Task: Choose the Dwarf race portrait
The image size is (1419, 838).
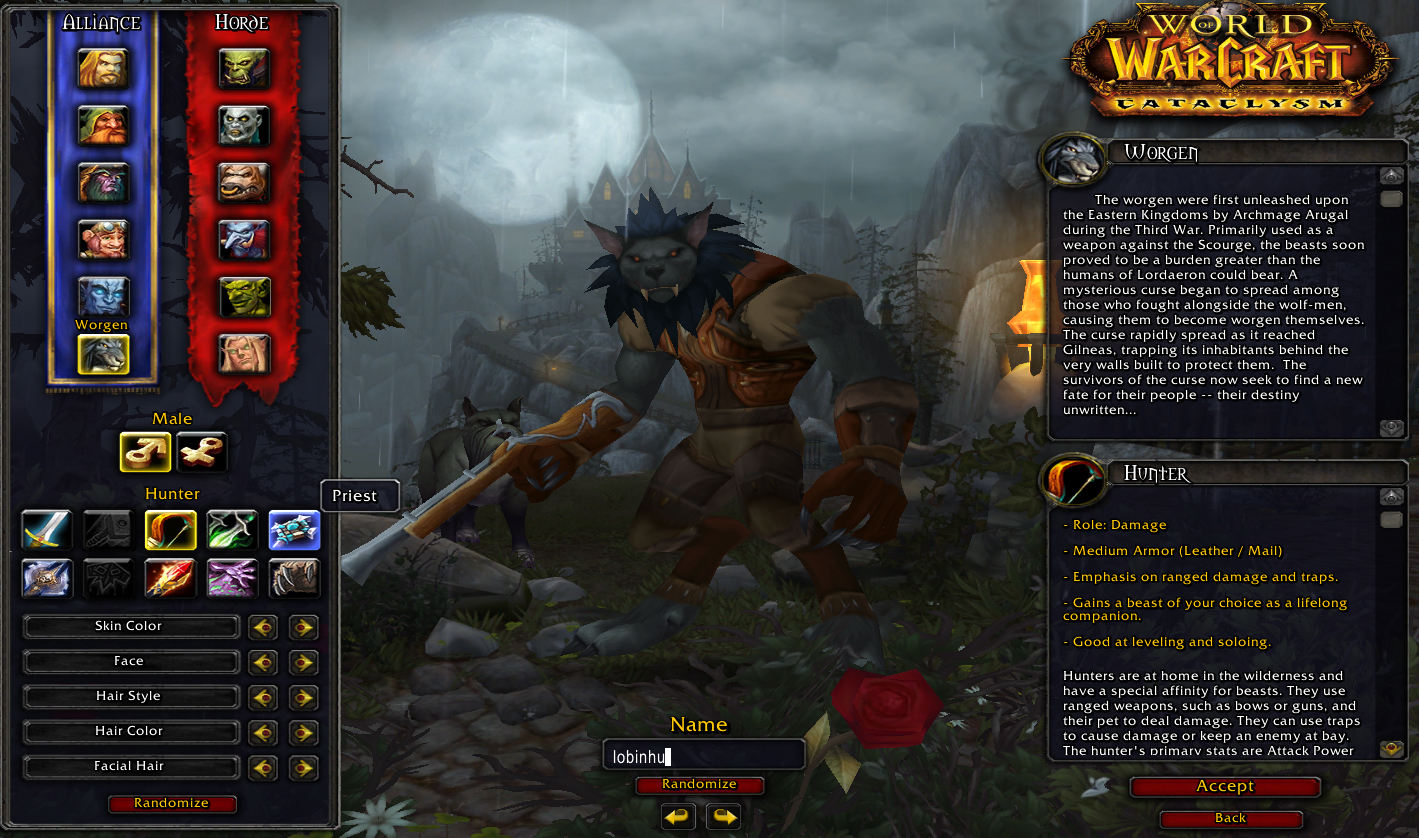Action: pyautogui.click(x=104, y=126)
